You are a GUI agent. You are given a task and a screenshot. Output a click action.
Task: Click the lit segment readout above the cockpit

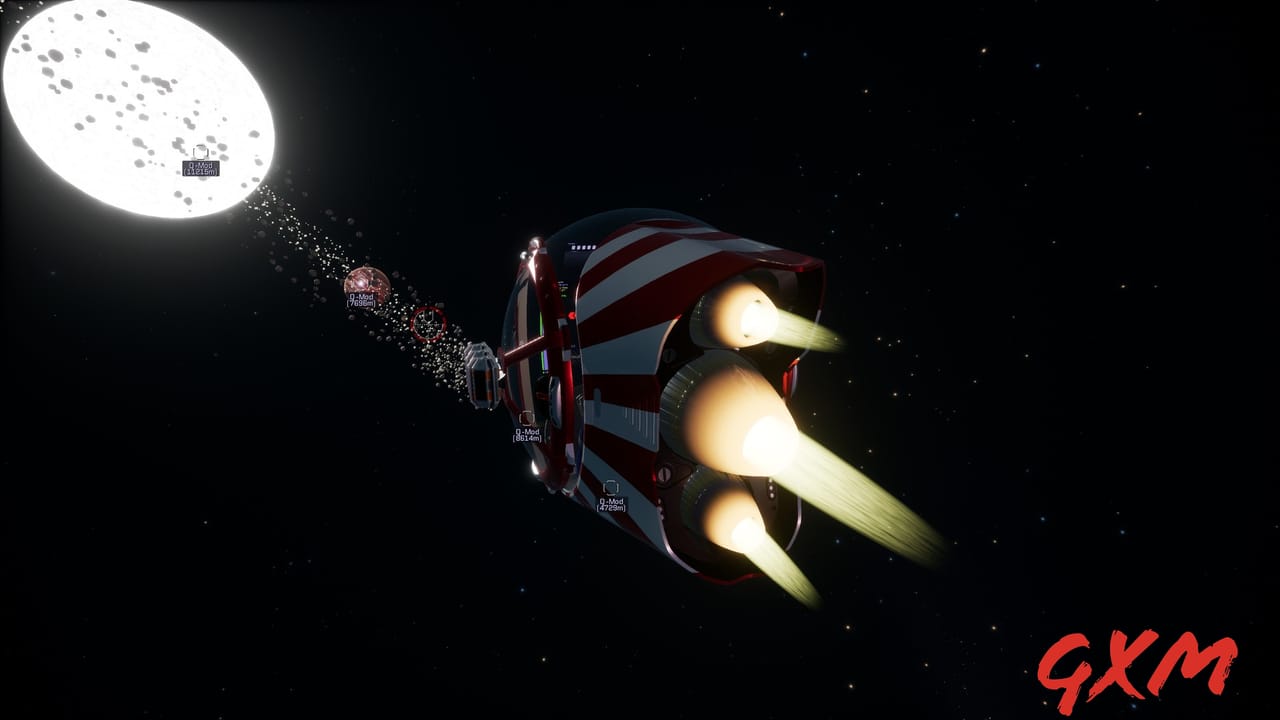581,246
